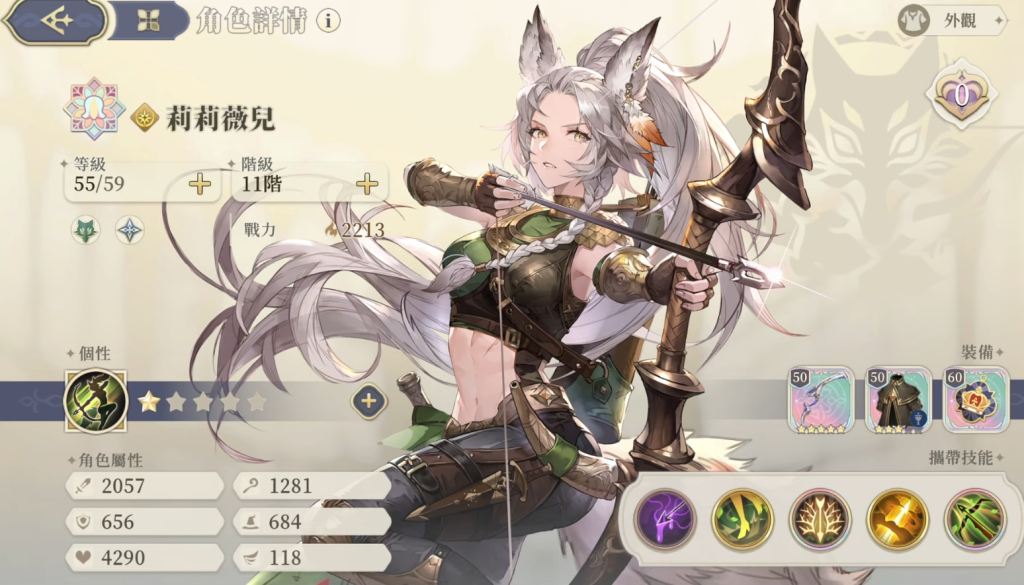The width and height of the screenshot is (1024, 585).
Task: Inspect the level 50 dark coat armor slot
Action: tap(898, 399)
